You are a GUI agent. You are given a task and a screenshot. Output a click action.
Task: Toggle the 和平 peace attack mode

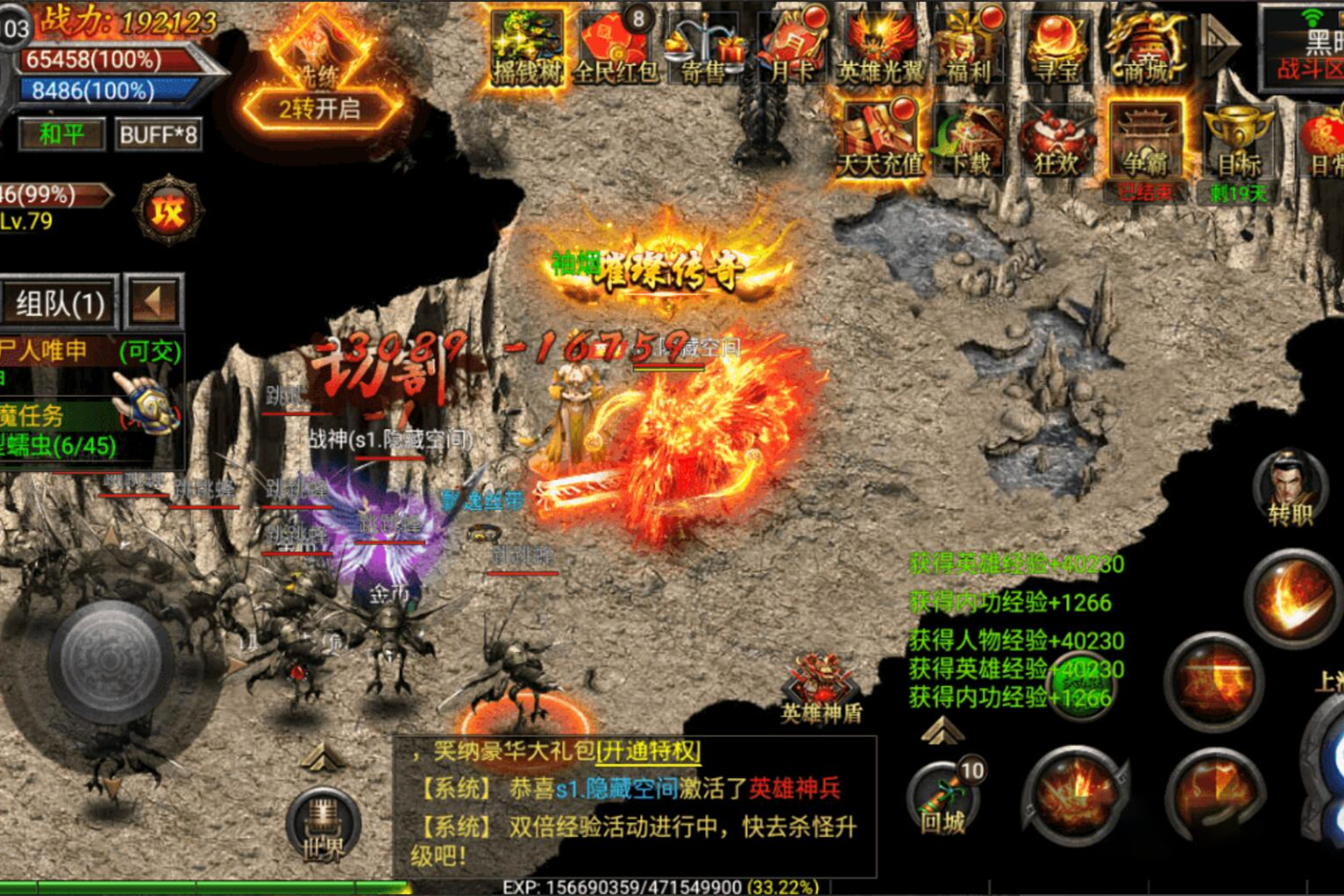click(x=60, y=135)
